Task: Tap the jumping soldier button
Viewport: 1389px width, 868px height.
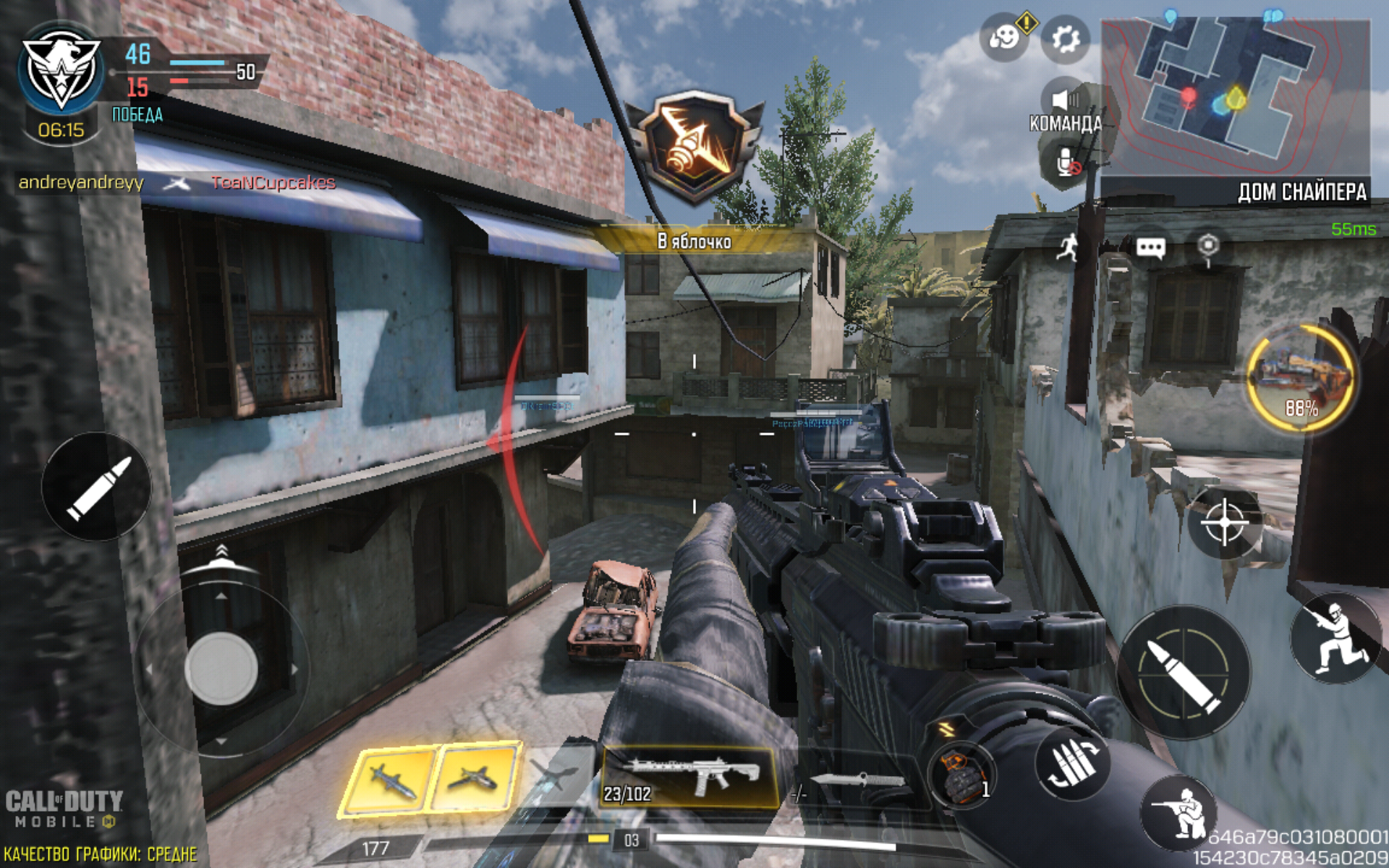Action: click(1335, 637)
